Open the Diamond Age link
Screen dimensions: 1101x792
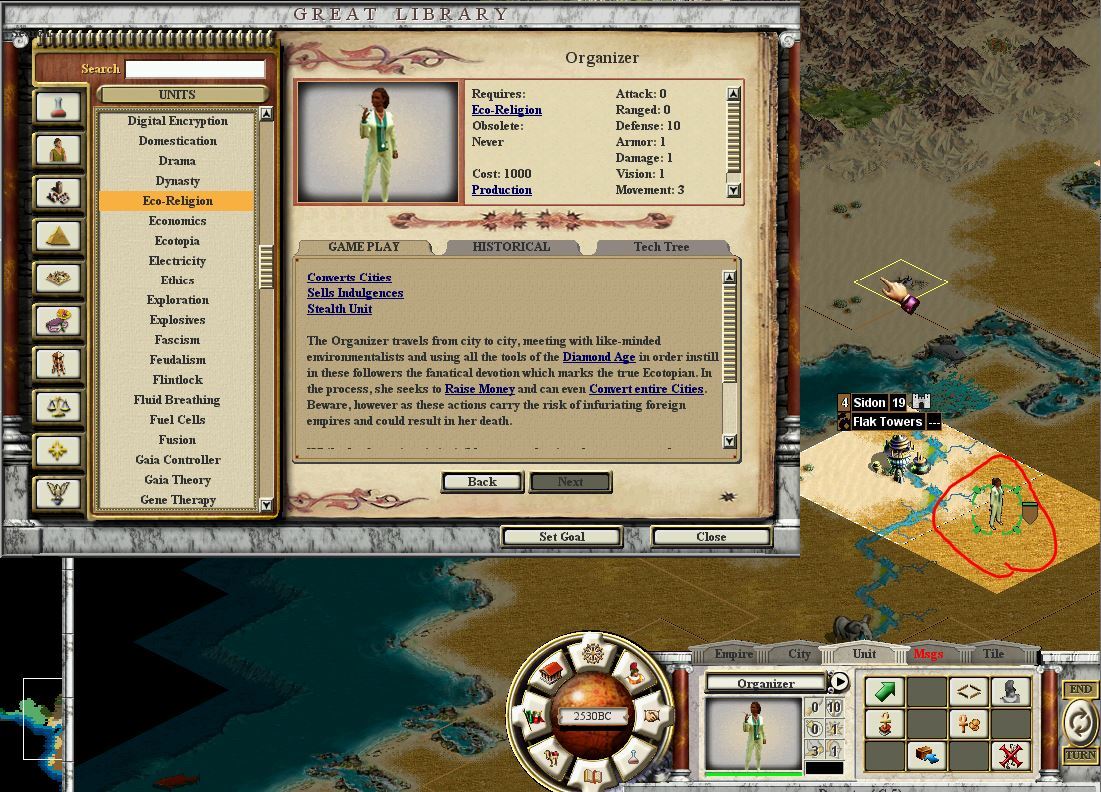[x=599, y=357]
